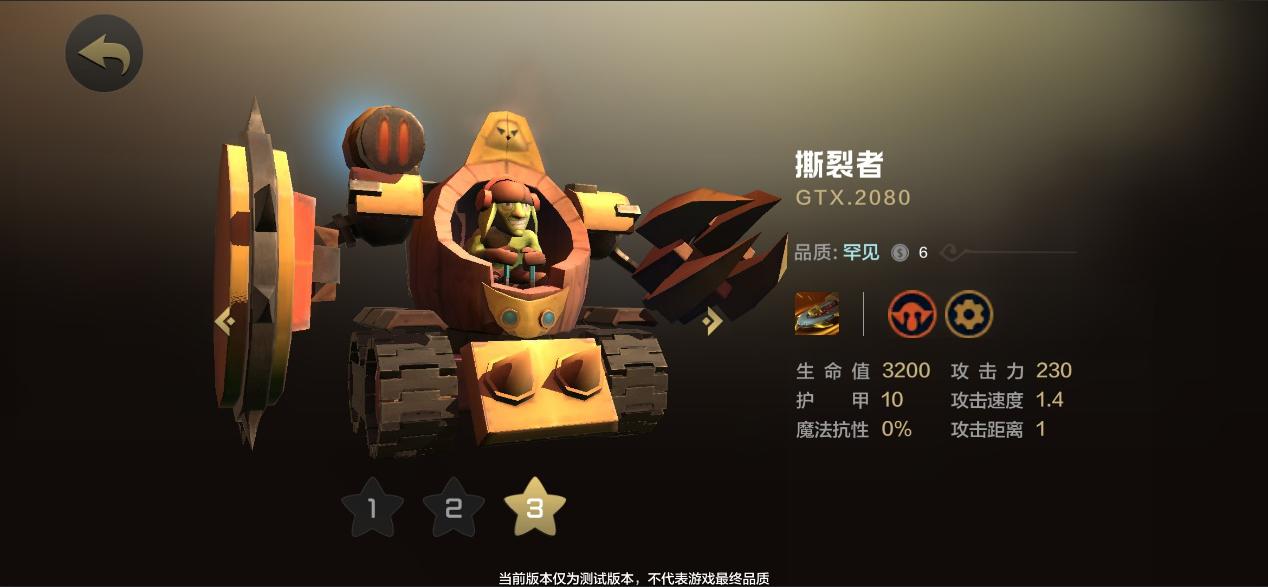Open the unit's skill icon

817,314
